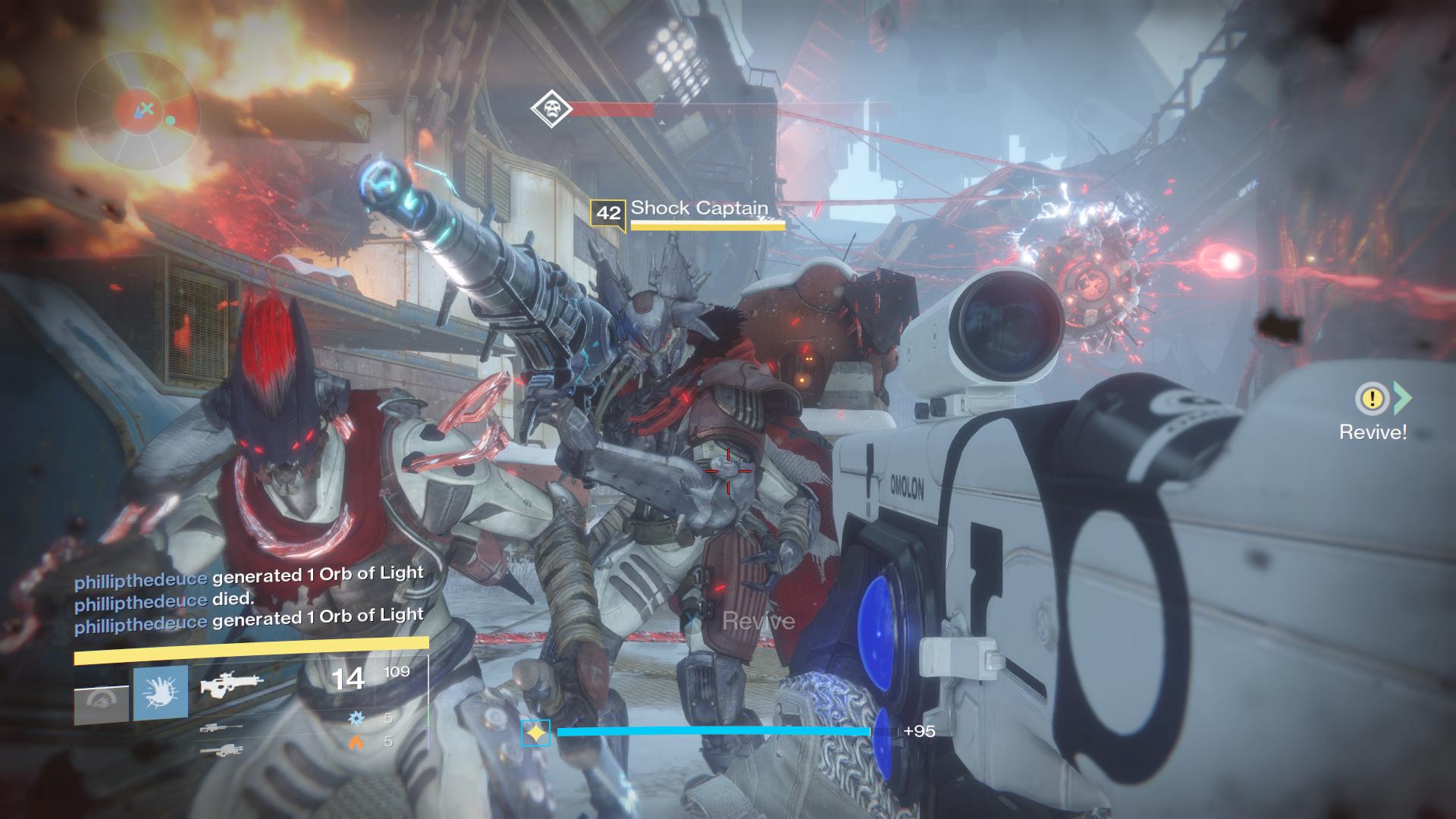Click the "phillipthedeuce died" feed entry
The image size is (1456, 819).
(164, 600)
